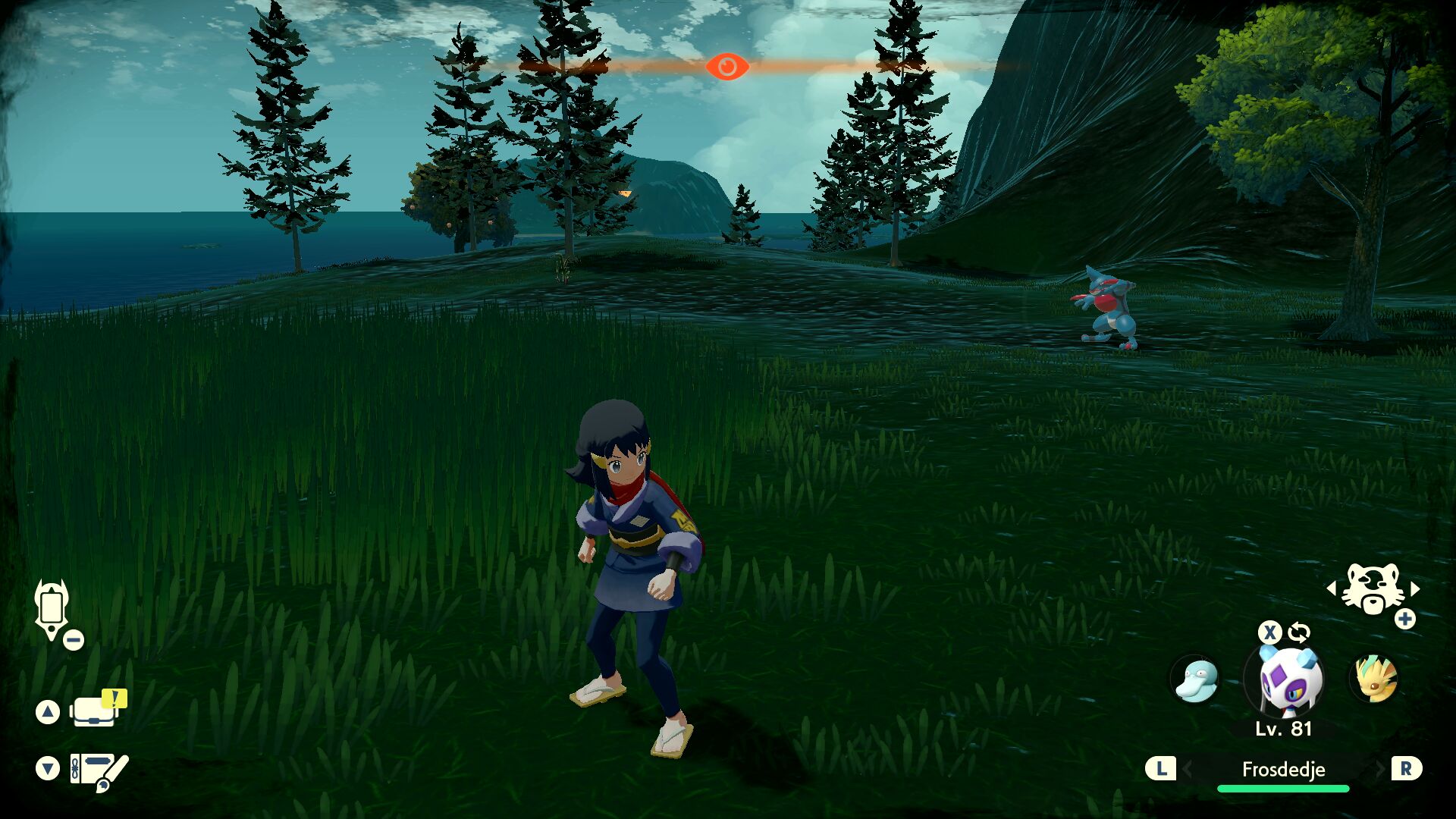Click the Frosdedje name label
Viewport: 1456px width, 819px height.
1283,769
